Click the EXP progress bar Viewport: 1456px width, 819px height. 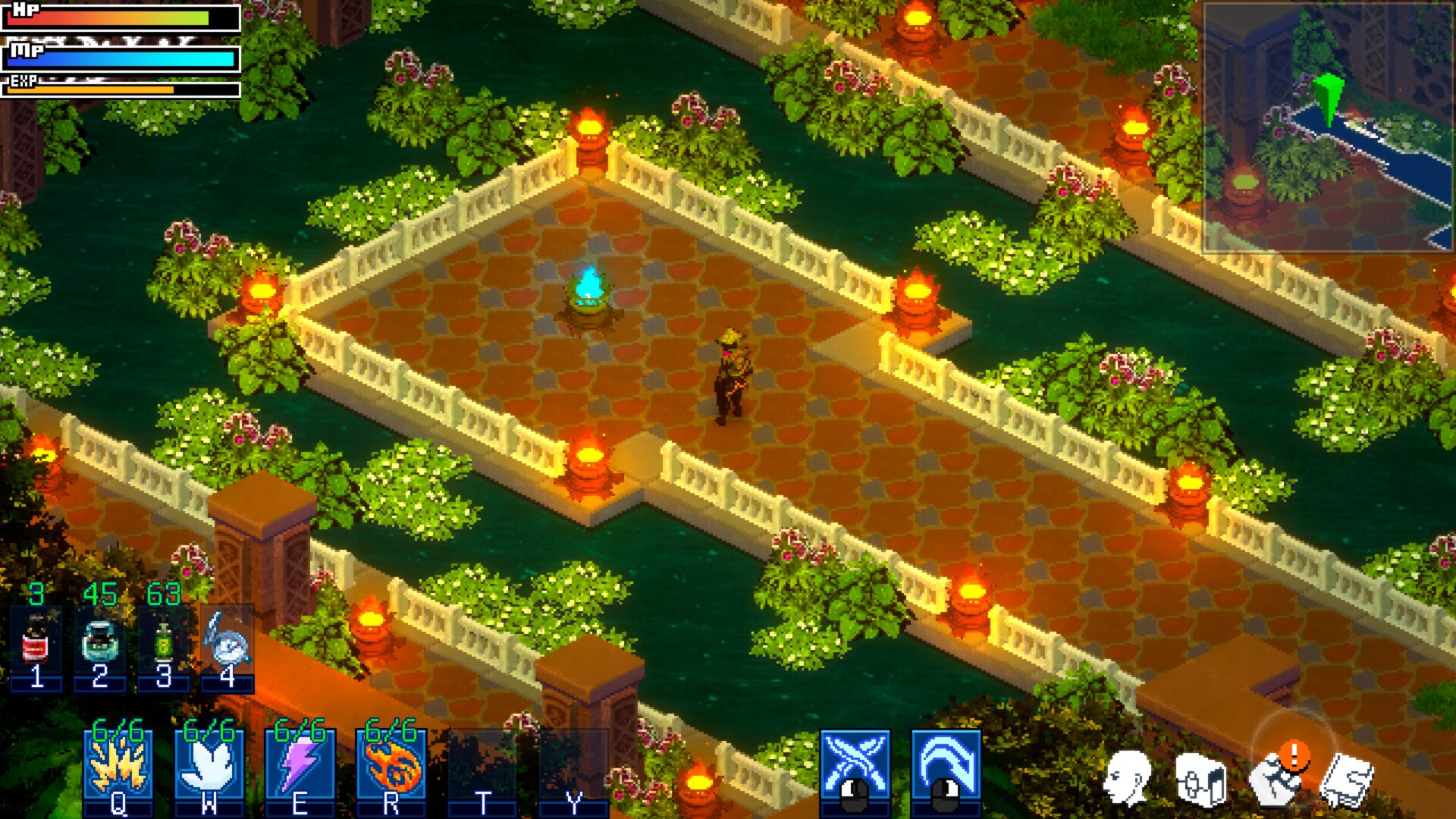121,89
